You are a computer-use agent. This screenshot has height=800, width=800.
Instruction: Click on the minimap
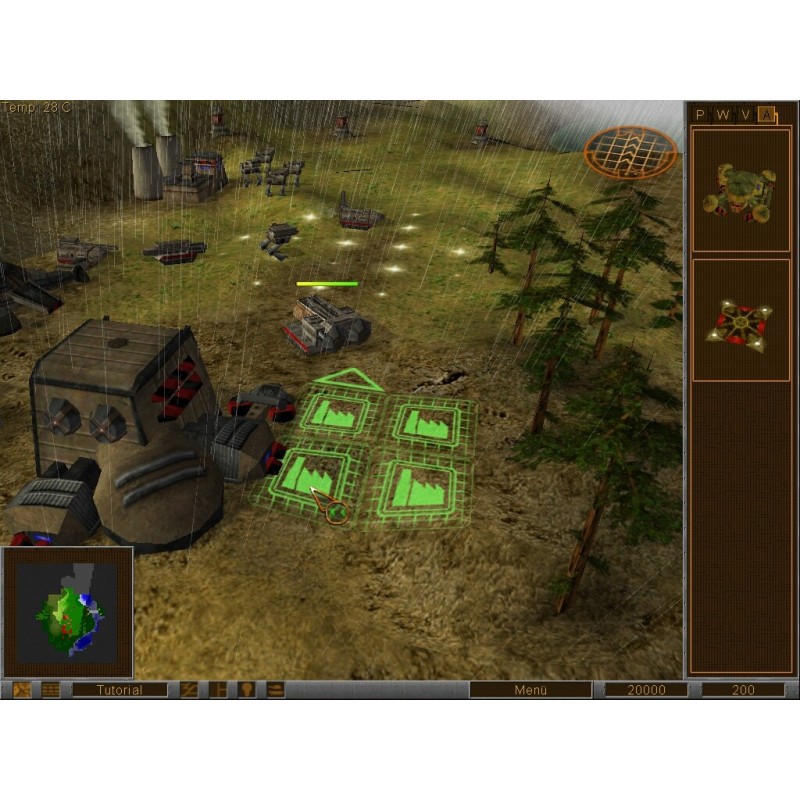(68, 611)
